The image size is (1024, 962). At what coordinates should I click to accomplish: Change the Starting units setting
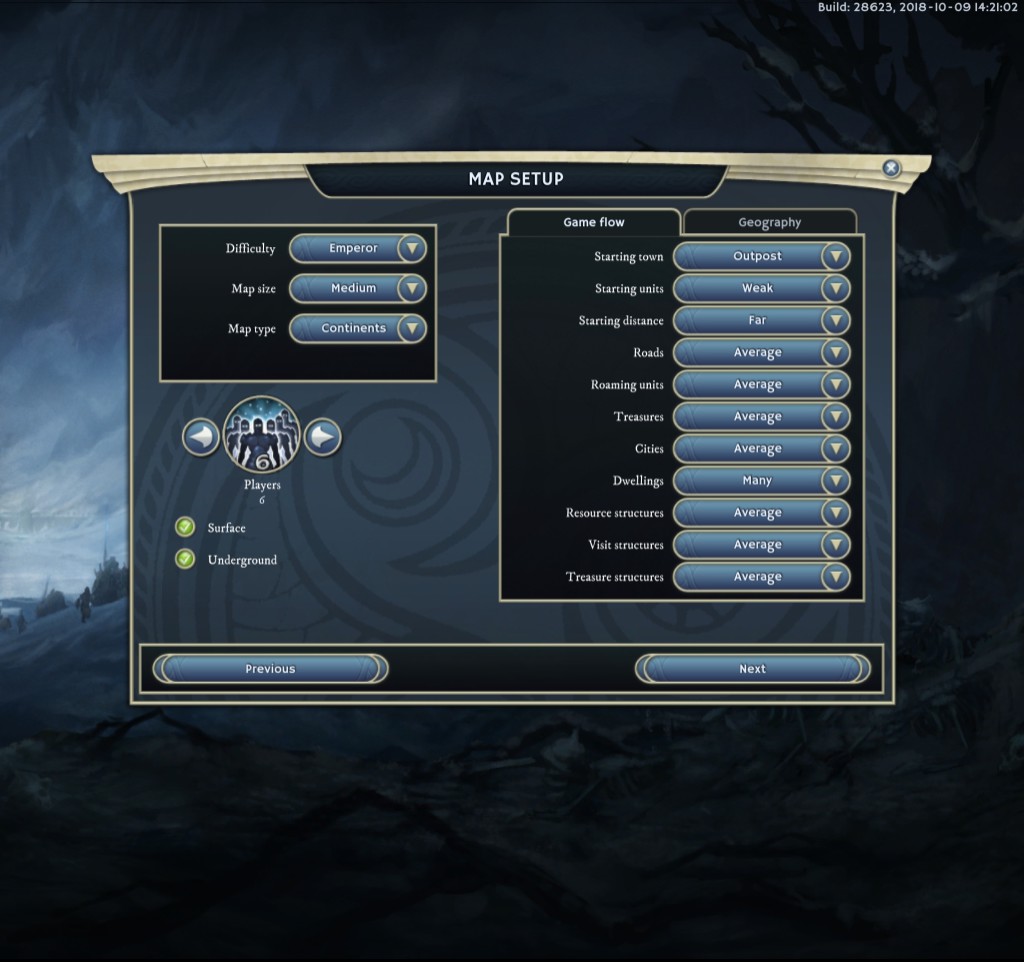762,289
